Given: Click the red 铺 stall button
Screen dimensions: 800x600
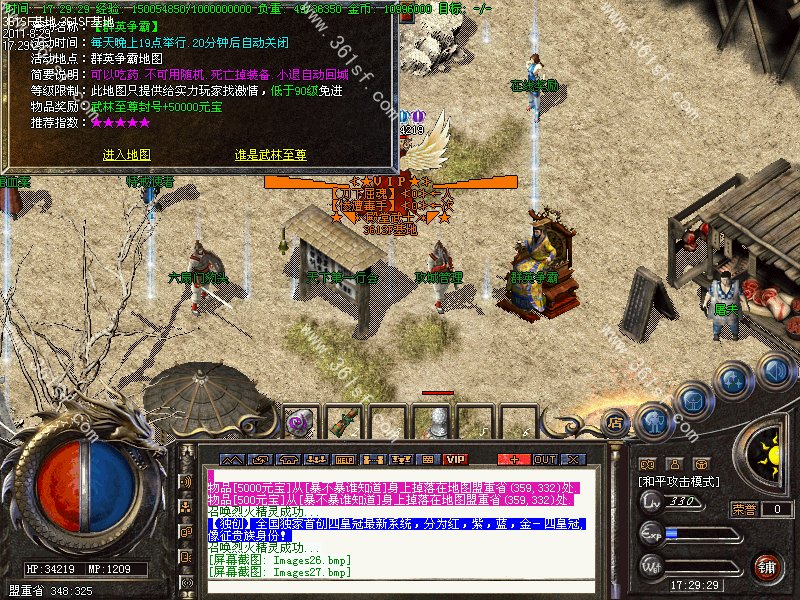Looking at the screenshot, I should (x=767, y=568).
